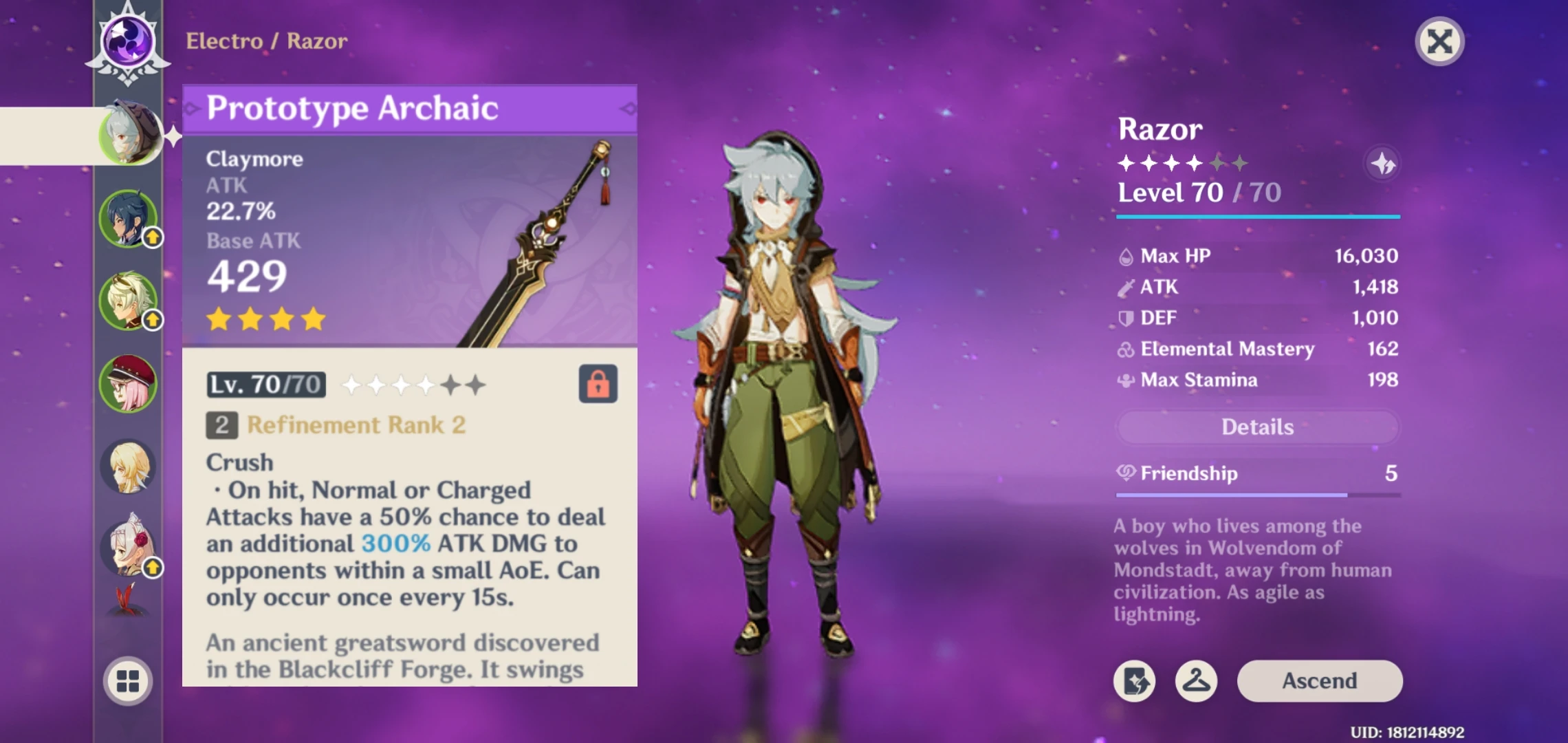Open the glamour card icon beside Ascend
1568x743 pixels.
[x=1135, y=680]
